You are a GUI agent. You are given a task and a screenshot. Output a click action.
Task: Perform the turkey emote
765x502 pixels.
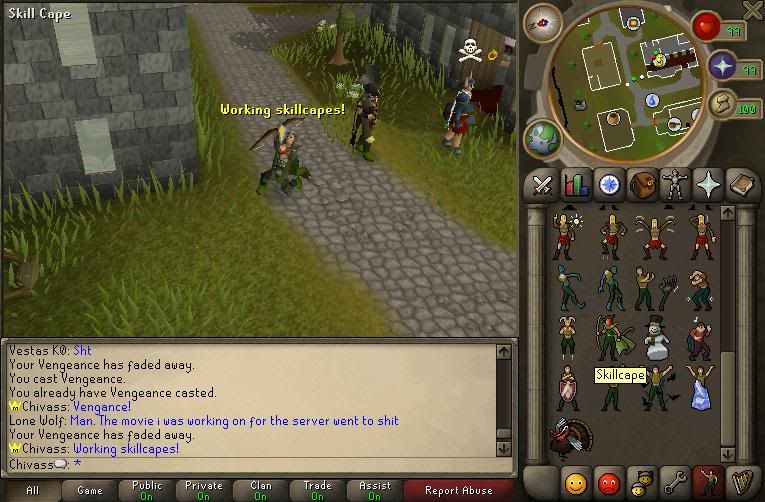(570, 435)
